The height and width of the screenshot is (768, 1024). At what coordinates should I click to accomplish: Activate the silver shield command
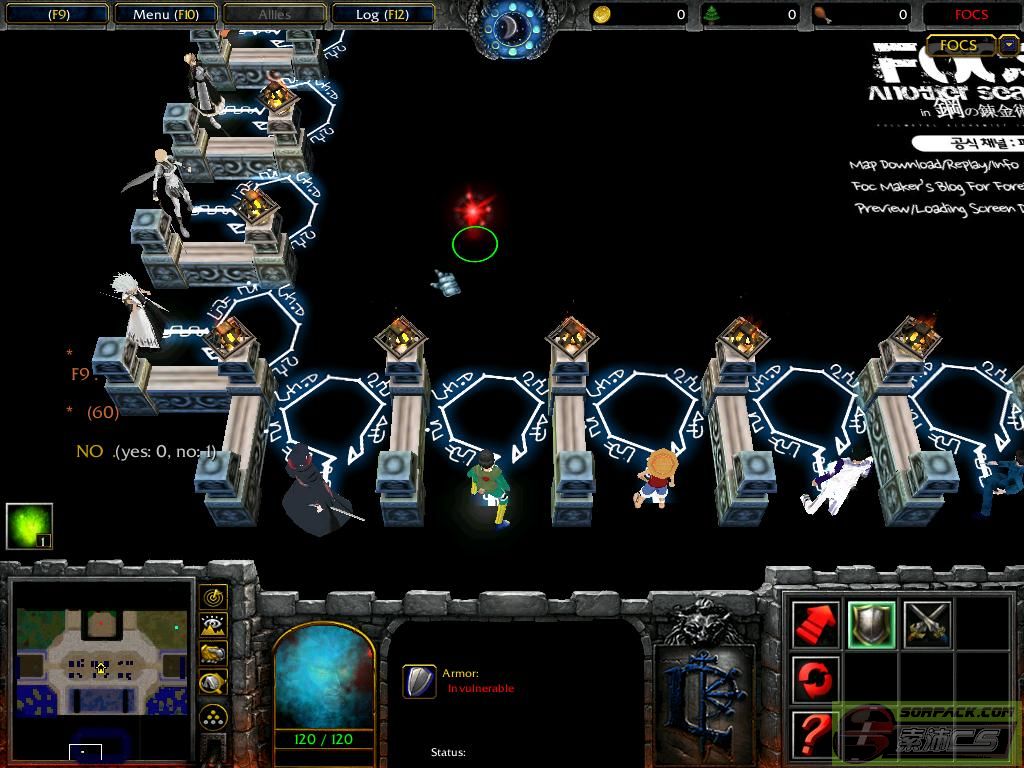point(872,625)
